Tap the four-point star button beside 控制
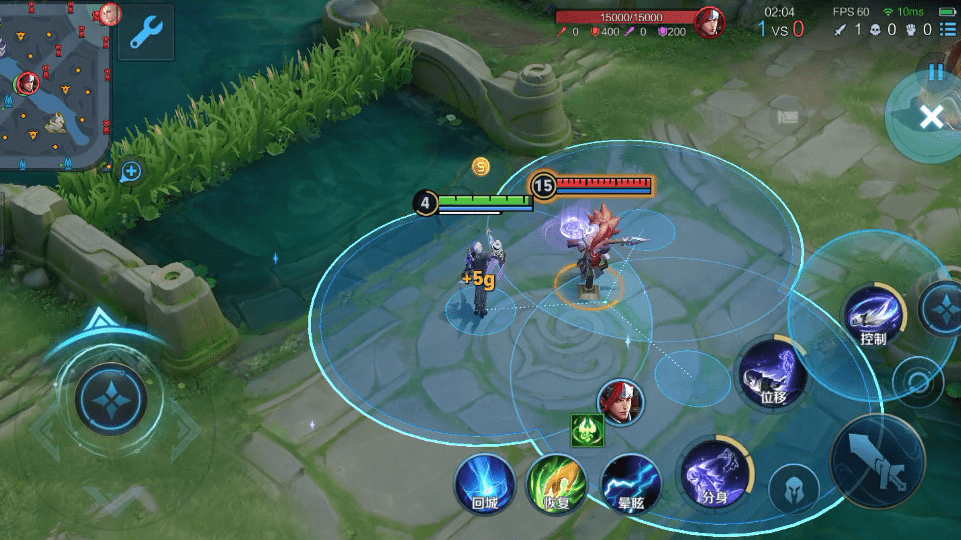Image resolution: width=961 pixels, height=540 pixels. [x=942, y=308]
